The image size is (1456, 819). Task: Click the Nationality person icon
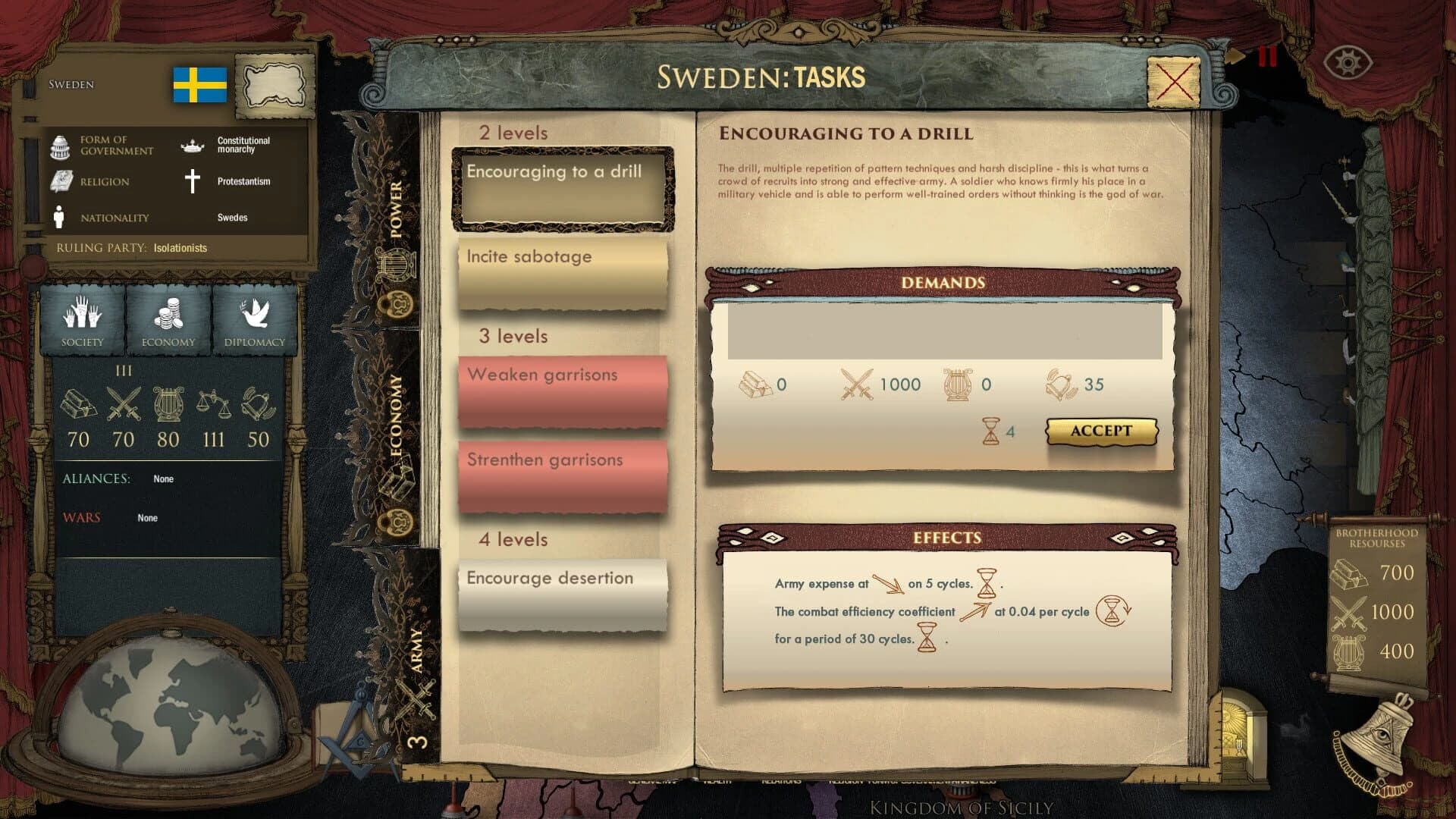click(60, 217)
